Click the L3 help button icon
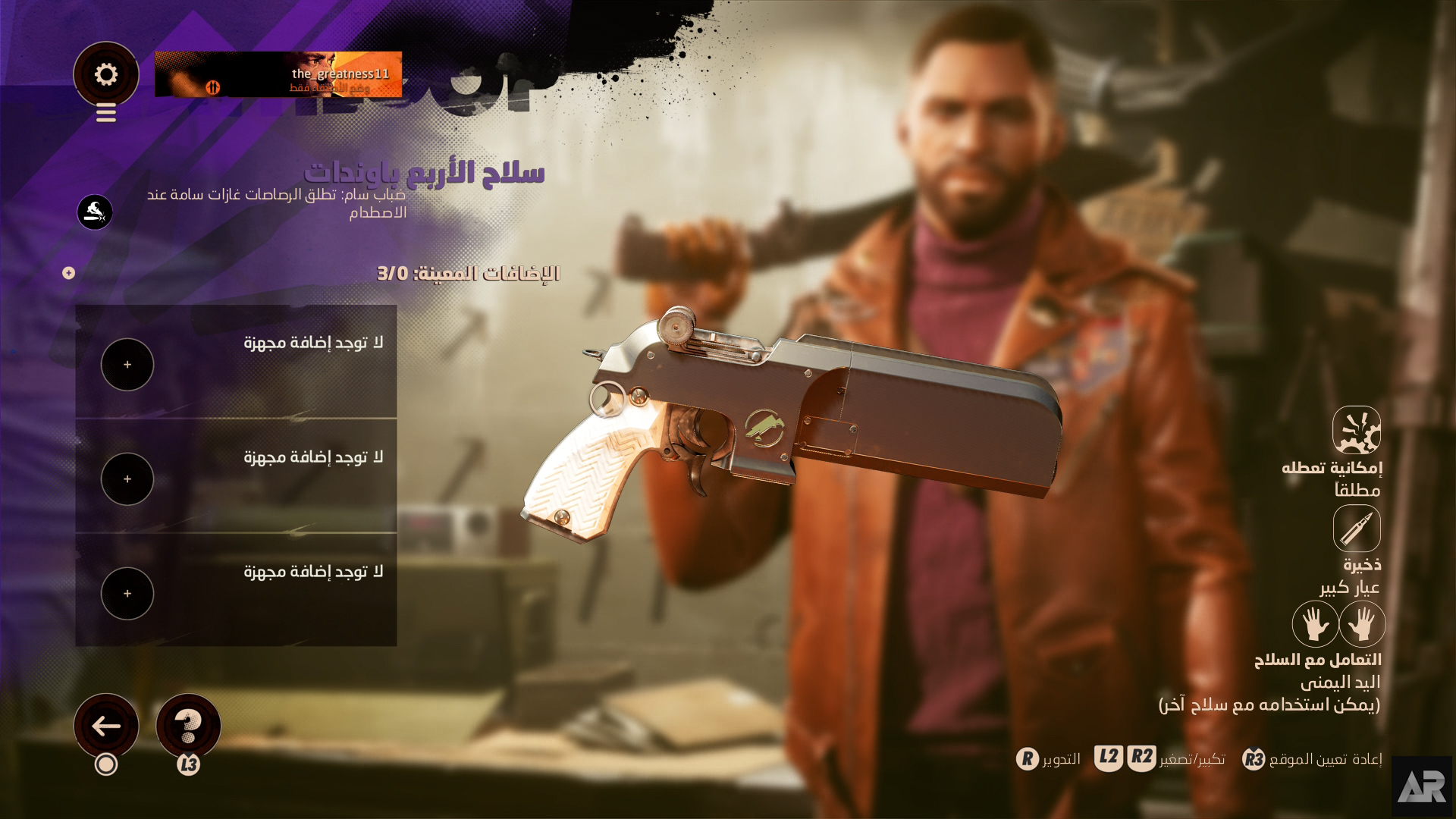1456x819 pixels. [190, 726]
